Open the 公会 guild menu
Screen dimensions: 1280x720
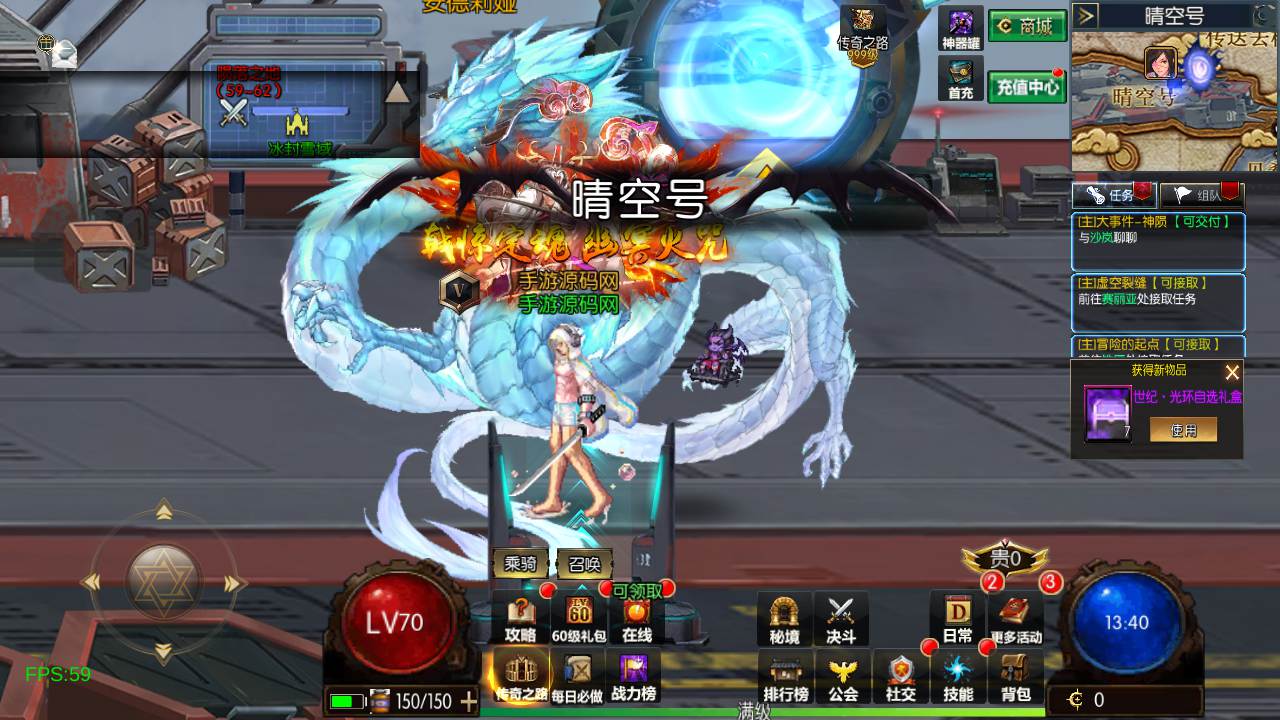pyautogui.click(x=843, y=678)
